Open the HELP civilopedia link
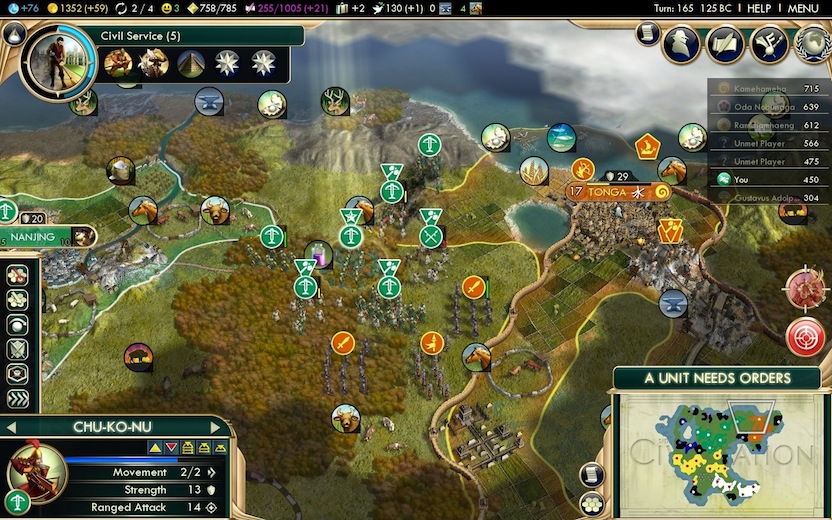This screenshot has height=520, width=832. click(758, 8)
